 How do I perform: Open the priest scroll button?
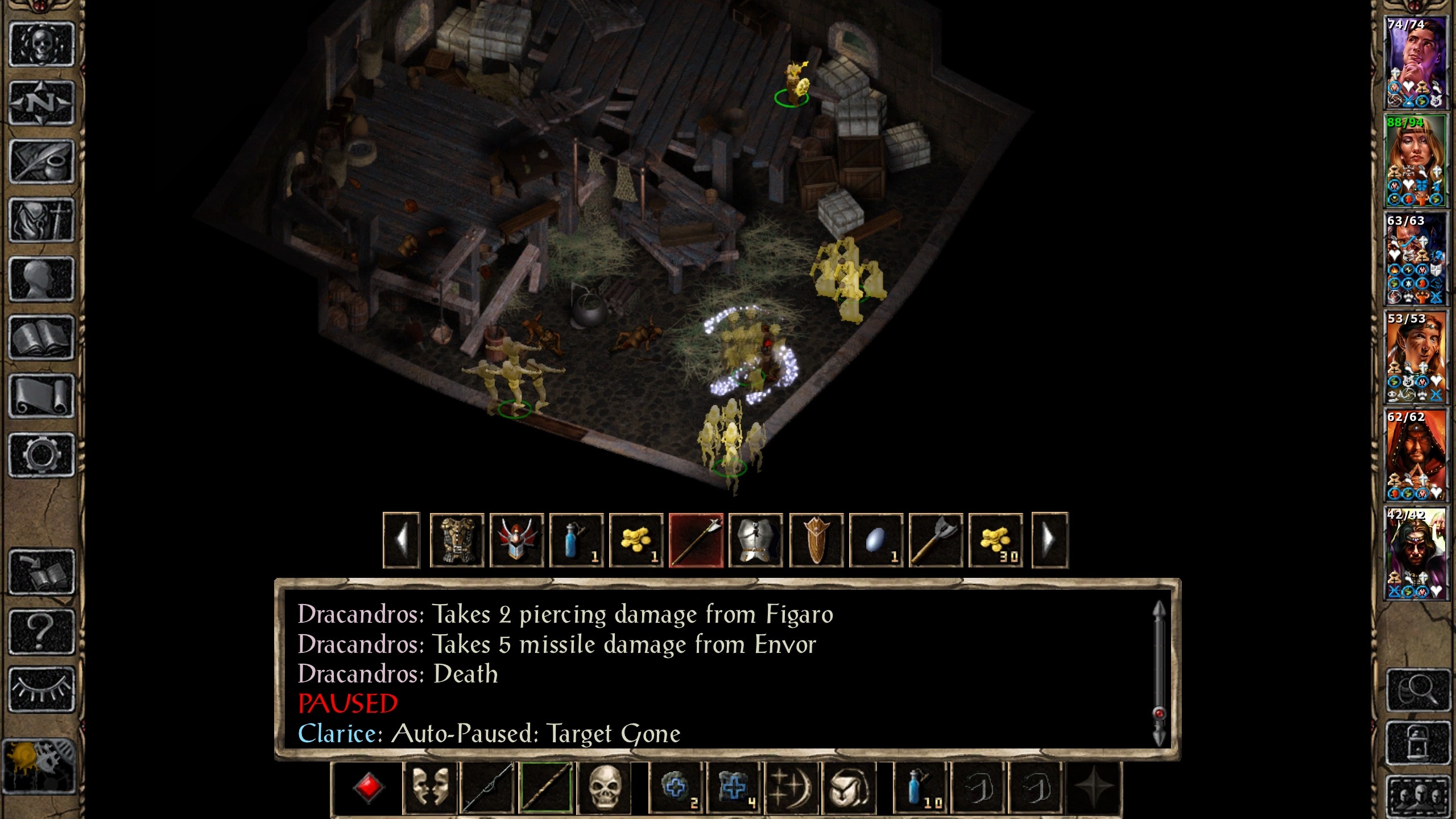[x=42, y=396]
